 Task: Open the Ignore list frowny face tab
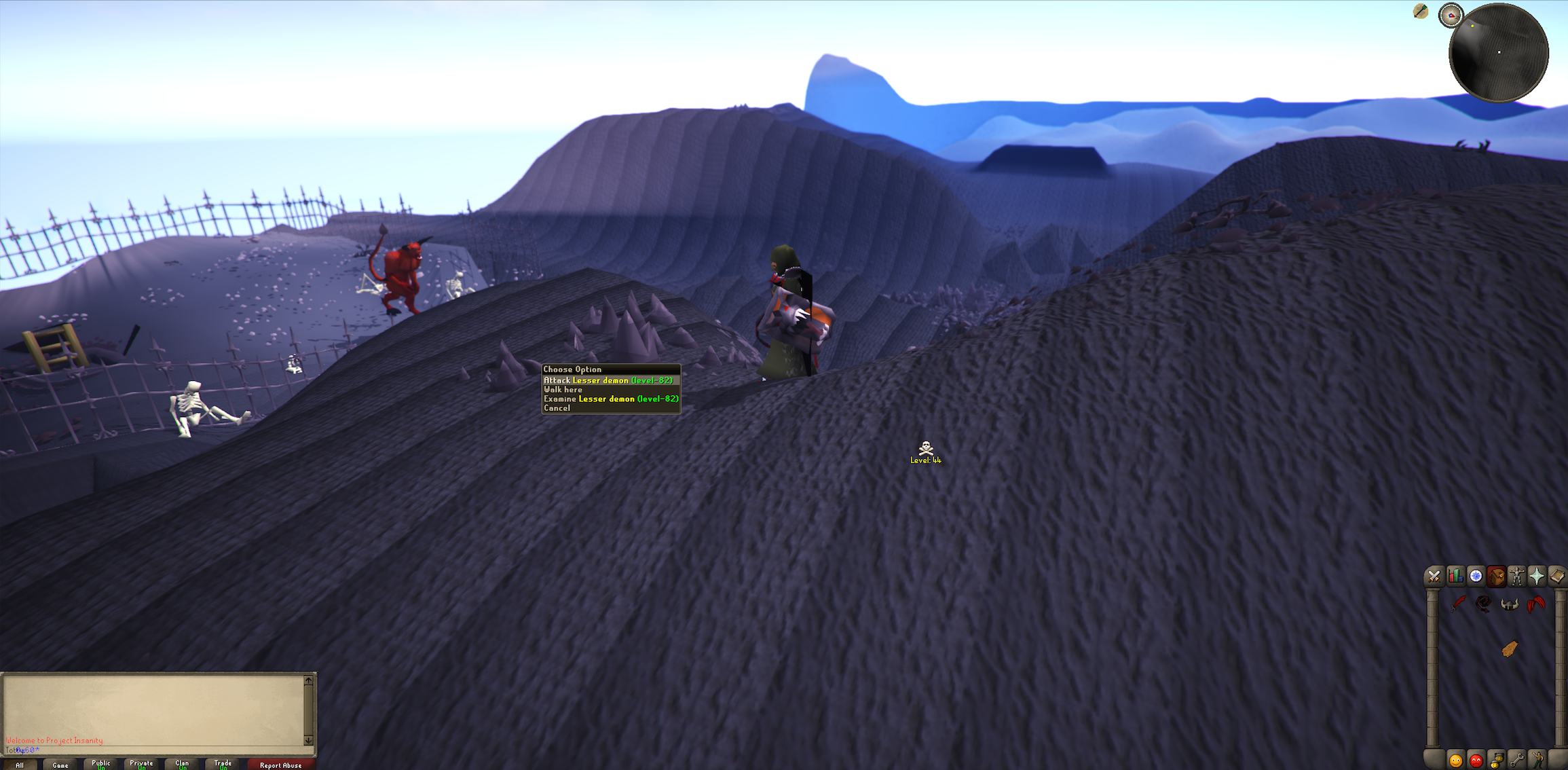pyautogui.click(x=1476, y=760)
